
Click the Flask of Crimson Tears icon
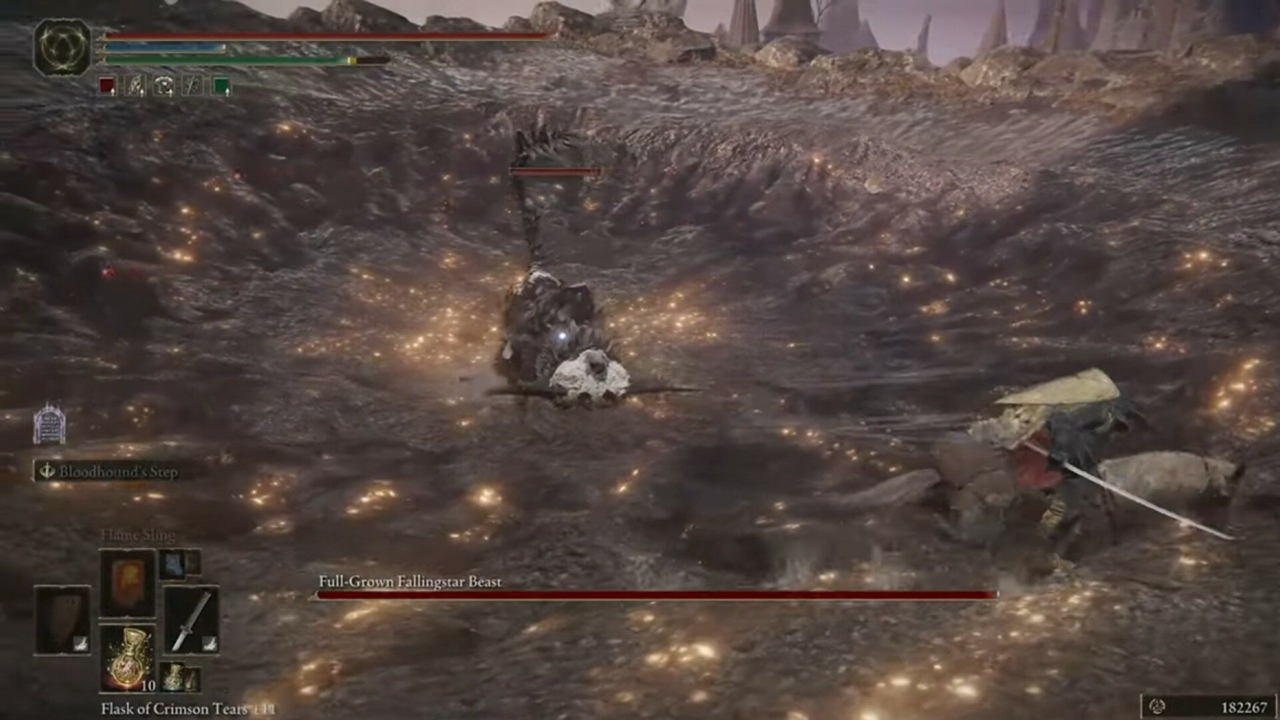click(x=128, y=655)
